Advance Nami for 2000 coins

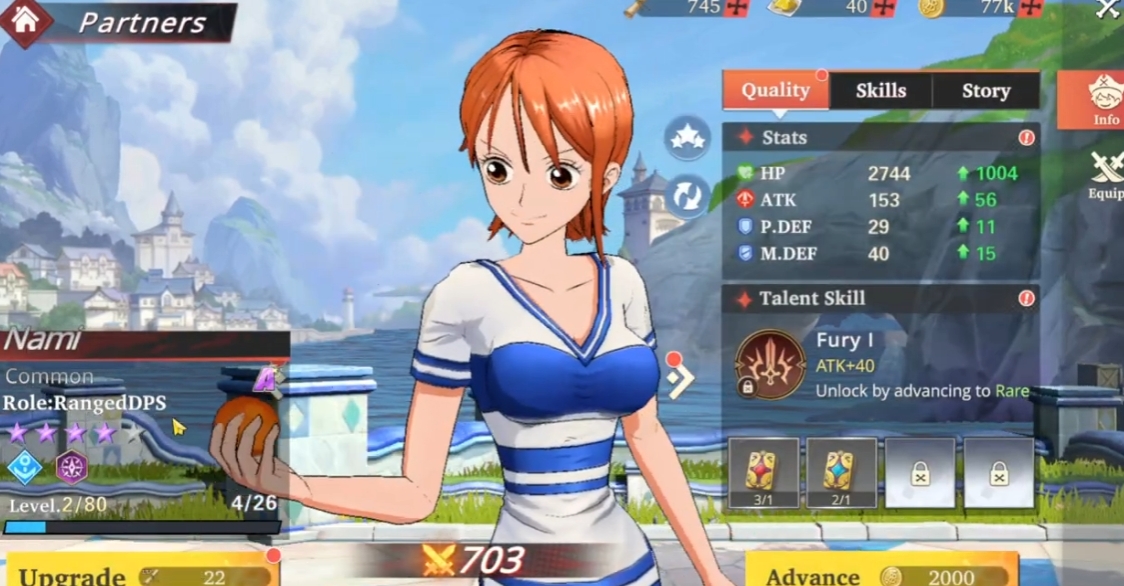coord(880,573)
